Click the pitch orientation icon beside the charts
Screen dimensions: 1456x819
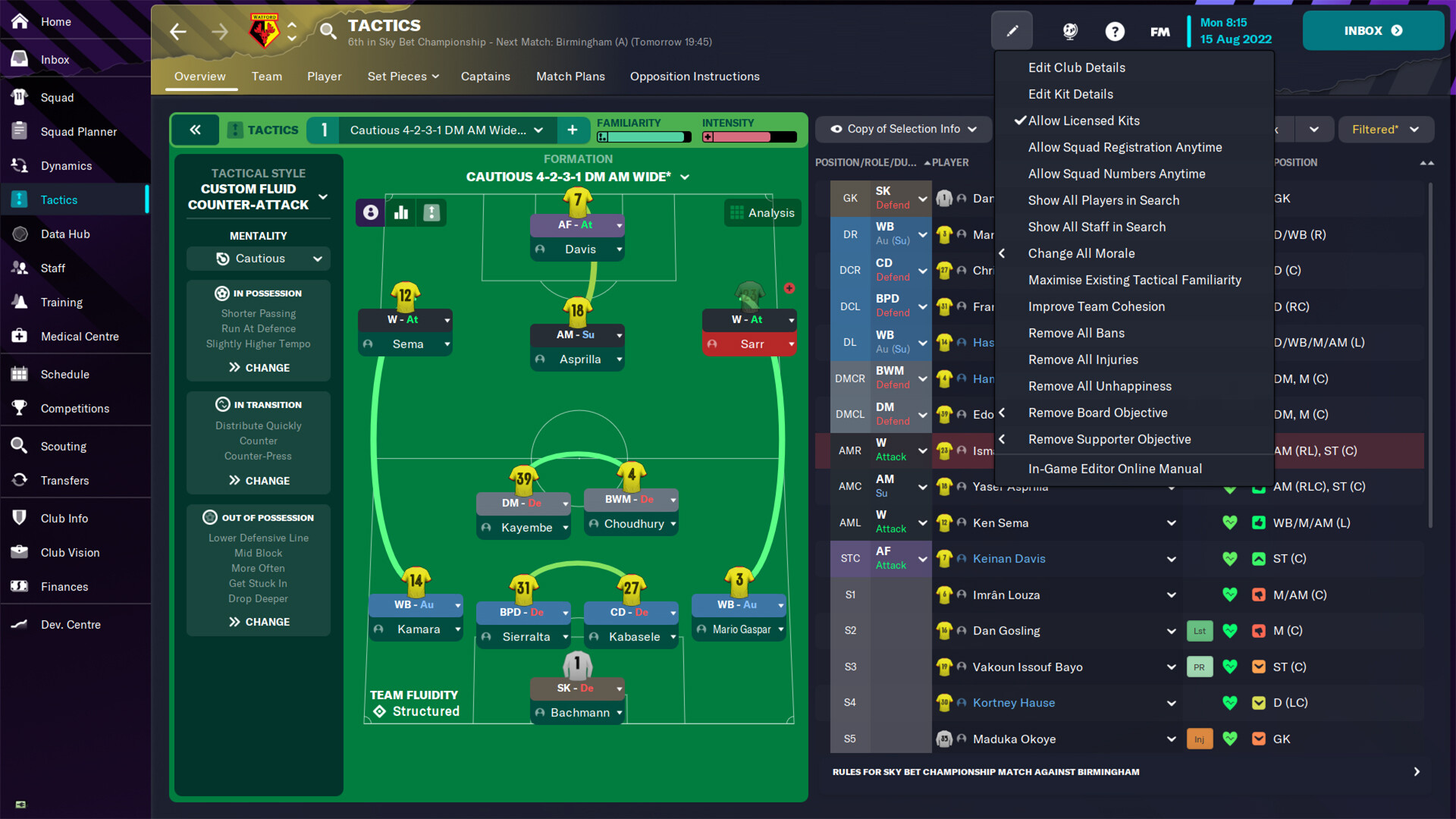point(431,213)
